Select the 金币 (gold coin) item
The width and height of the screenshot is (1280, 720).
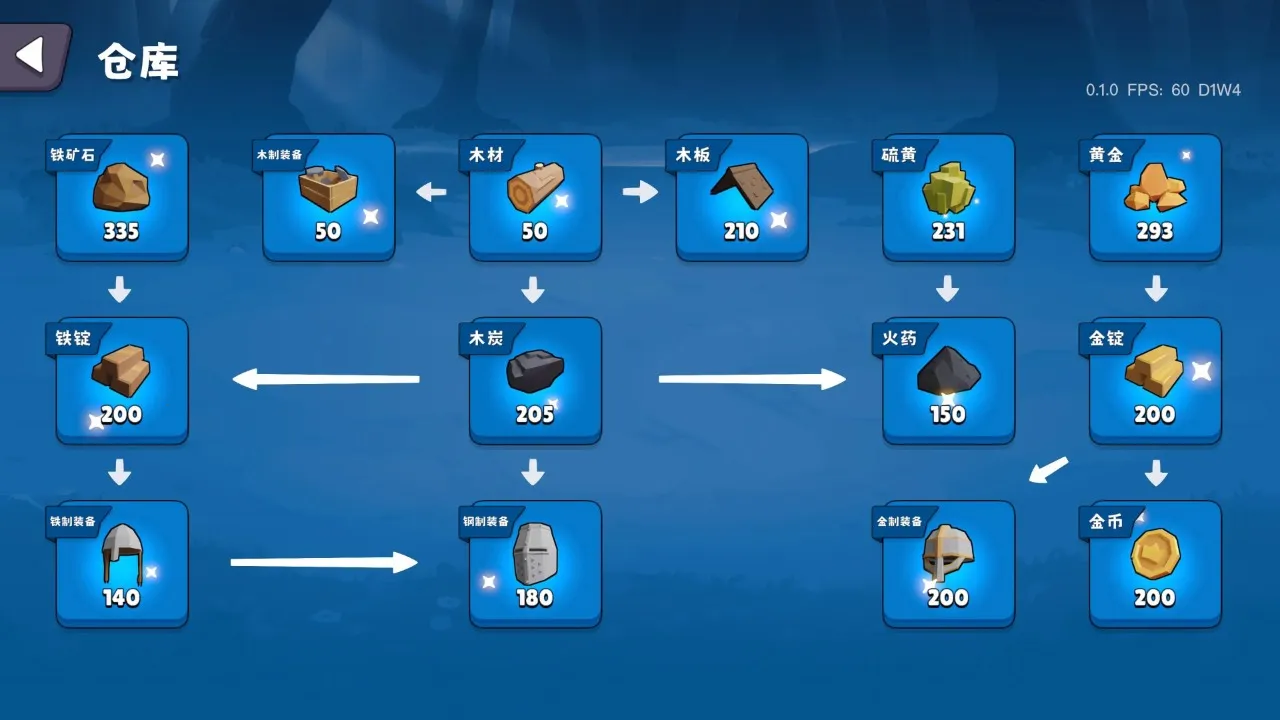pyautogui.click(x=1154, y=563)
